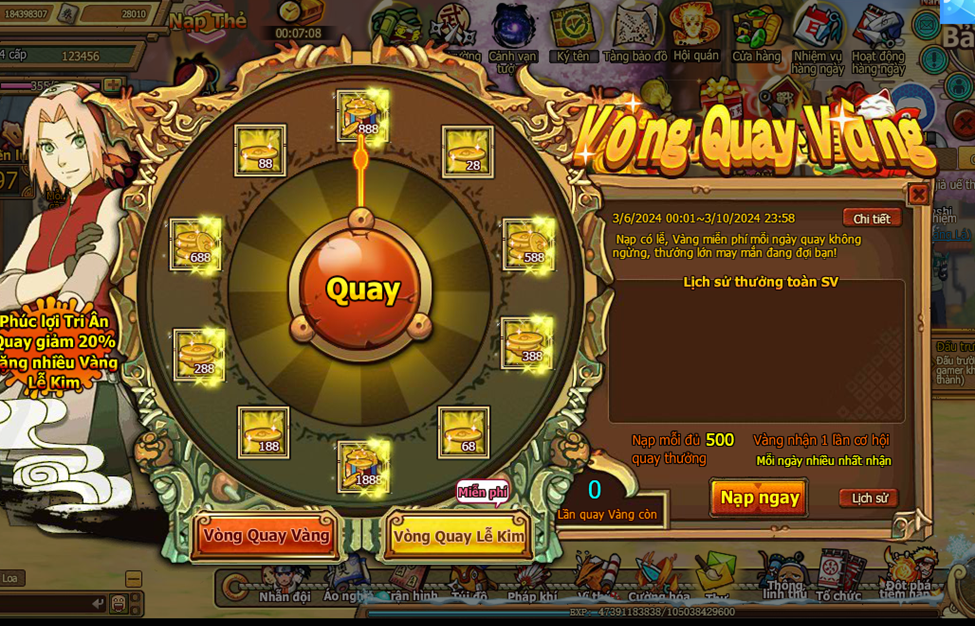
Task: Open Nạp Thẻ card recharge
Action: (207, 21)
